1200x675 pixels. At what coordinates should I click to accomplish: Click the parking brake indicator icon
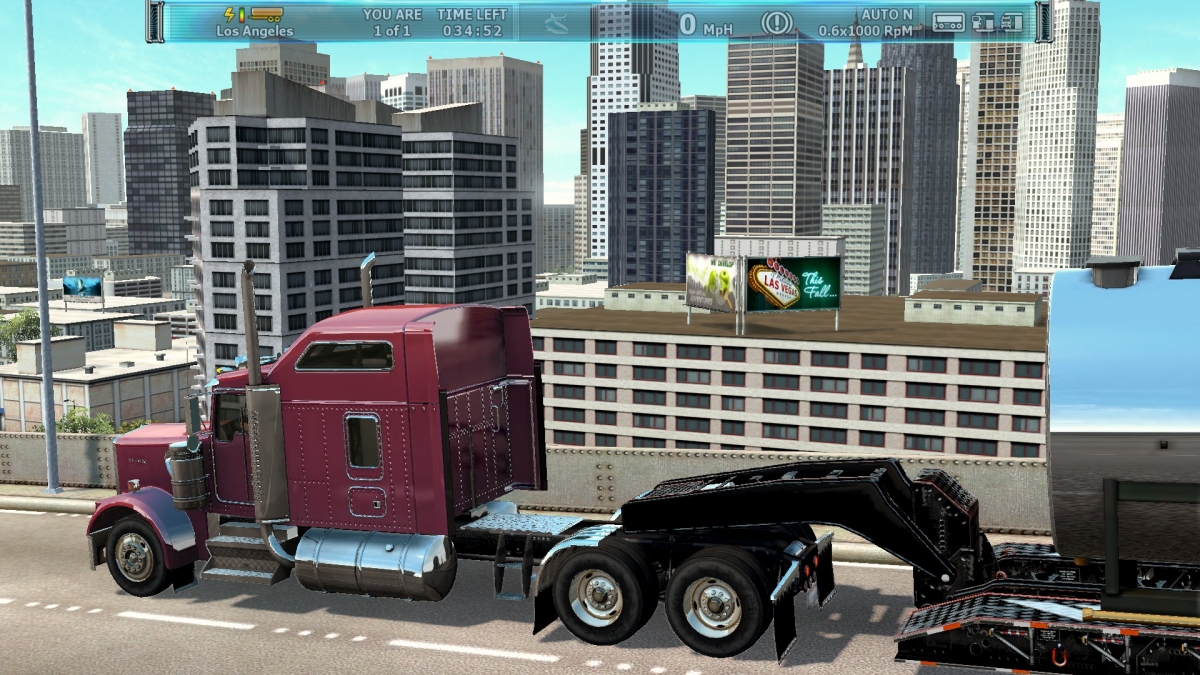click(776, 22)
